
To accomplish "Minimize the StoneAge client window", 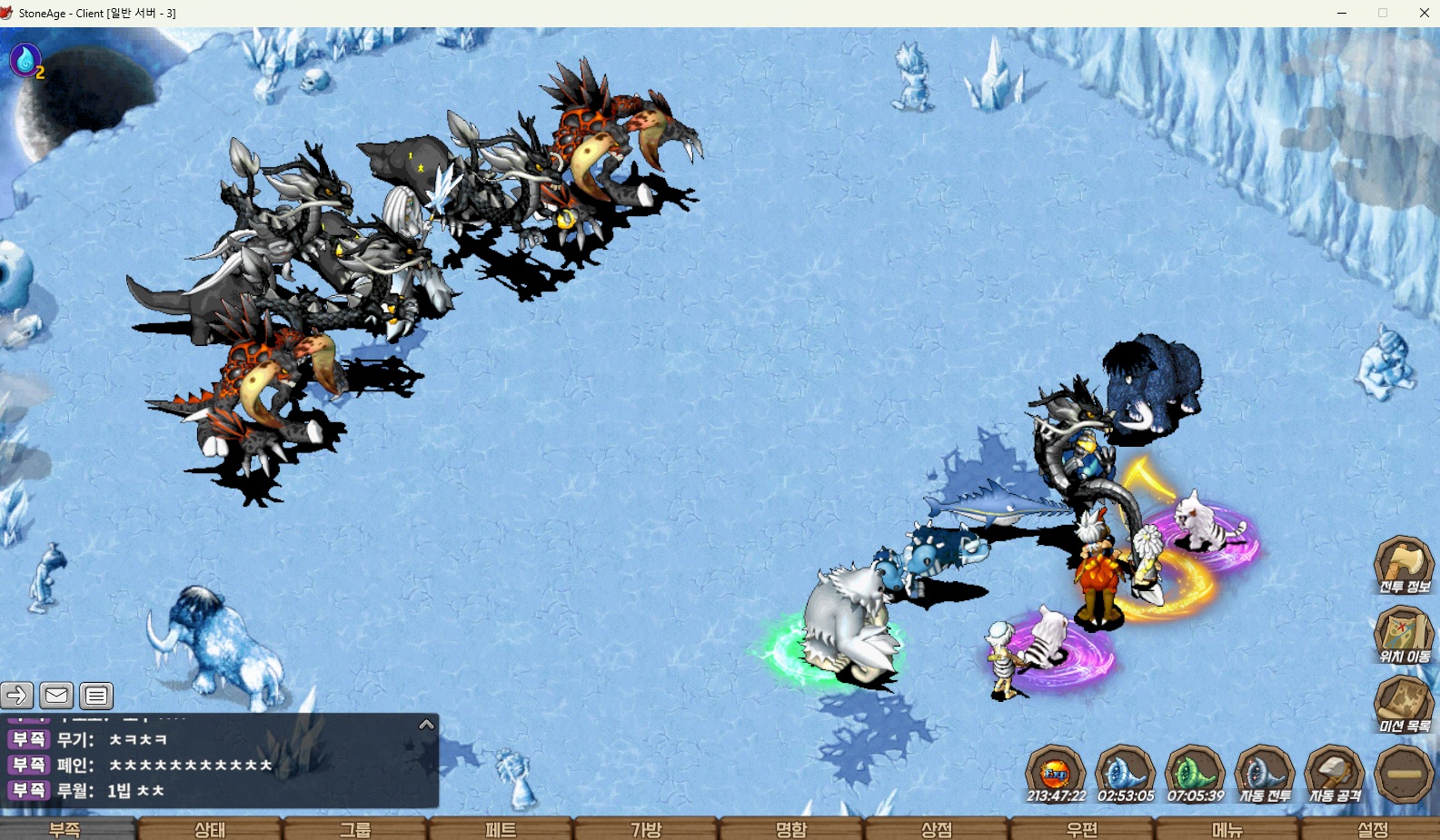I will point(1342,13).
